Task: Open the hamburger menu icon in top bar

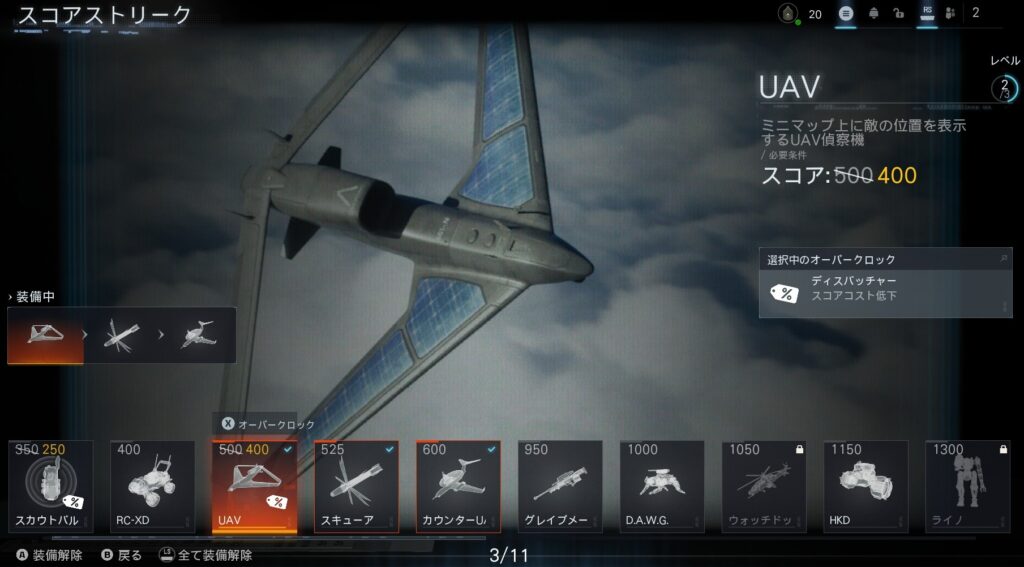Action: tap(846, 14)
